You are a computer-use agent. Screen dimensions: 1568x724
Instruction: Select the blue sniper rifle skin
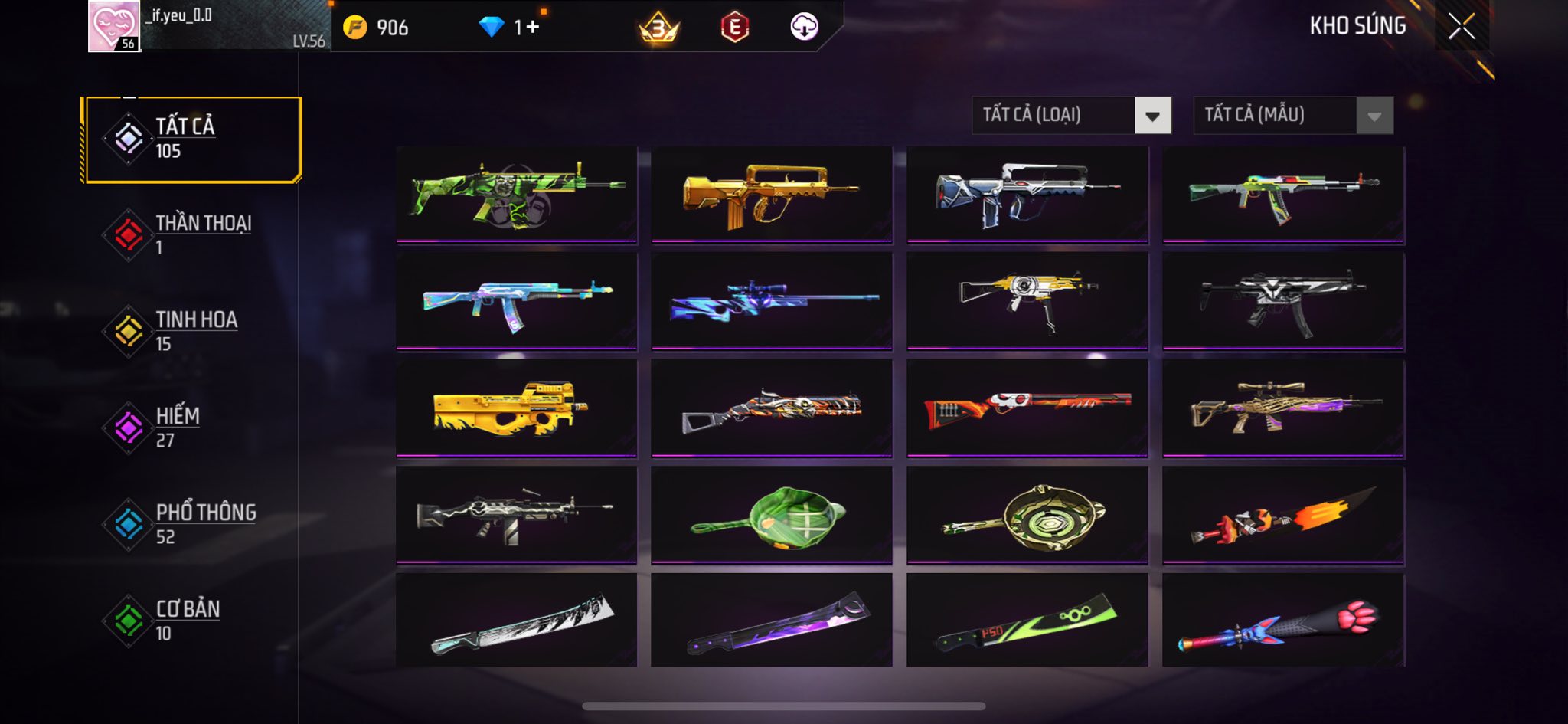[x=772, y=301]
